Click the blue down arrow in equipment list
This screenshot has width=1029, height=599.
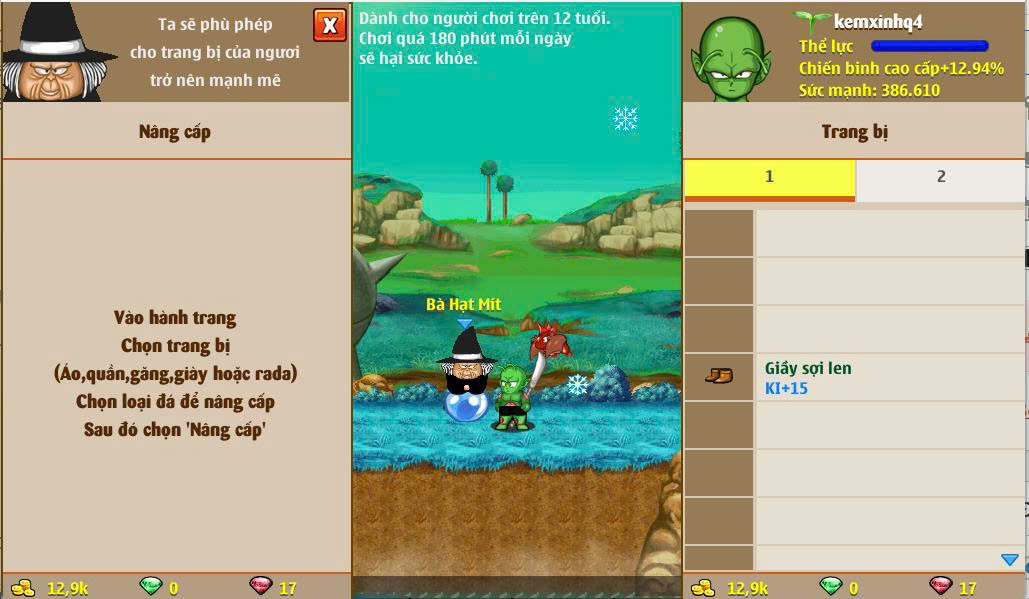(x=1009, y=560)
